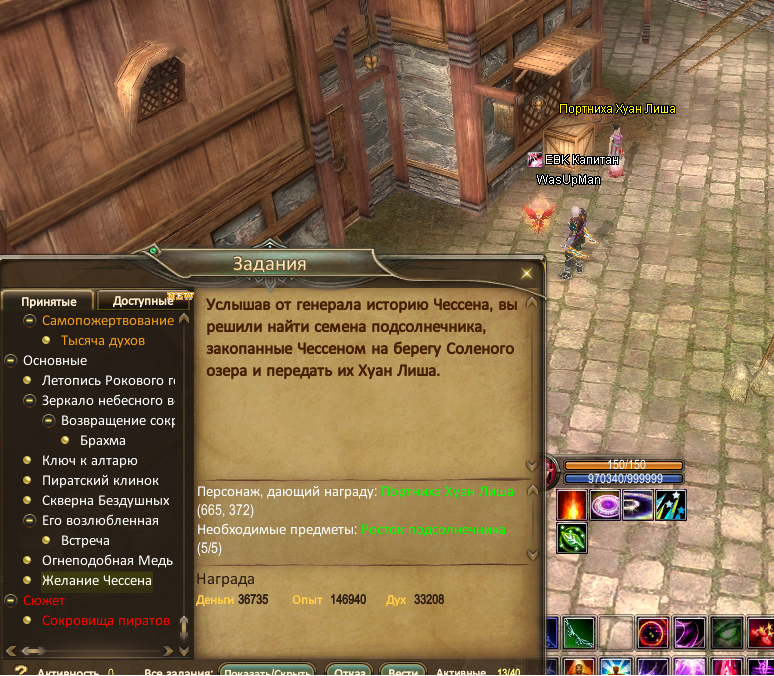Select the Самопожертвование quest entry
This screenshot has width=774, height=676.
(x=107, y=321)
